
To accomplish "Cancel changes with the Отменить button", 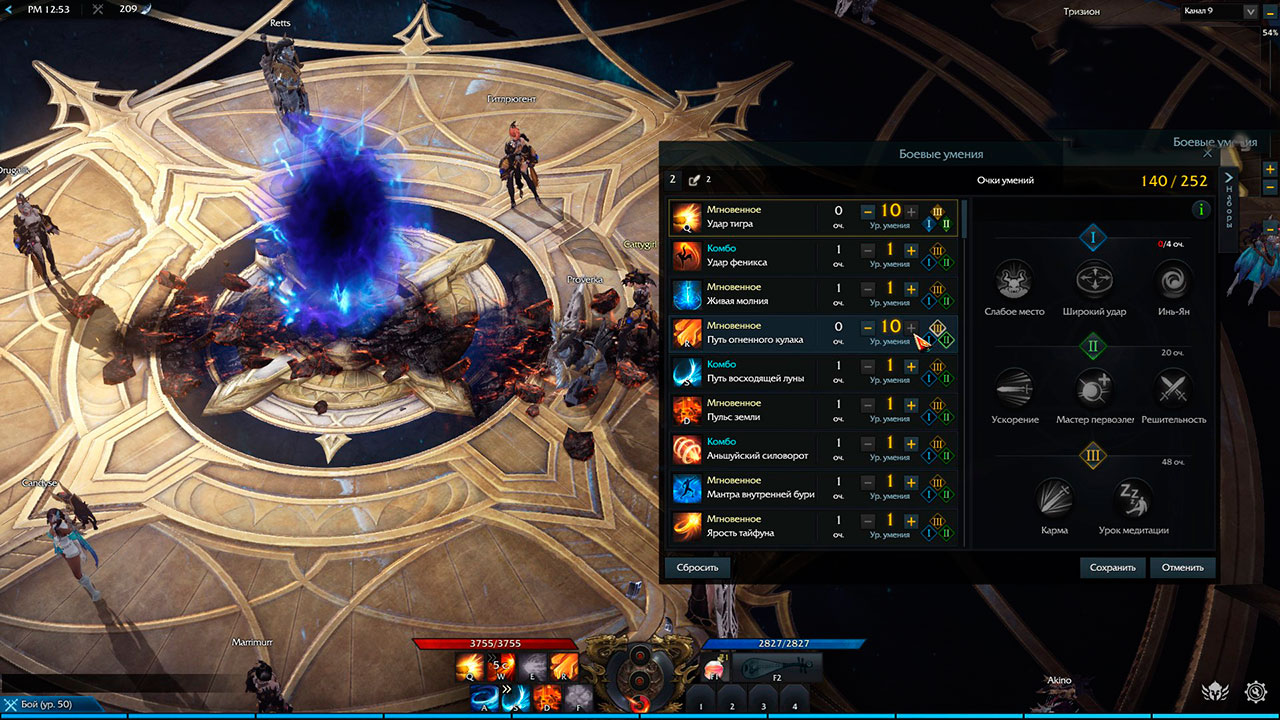I will point(1182,567).
